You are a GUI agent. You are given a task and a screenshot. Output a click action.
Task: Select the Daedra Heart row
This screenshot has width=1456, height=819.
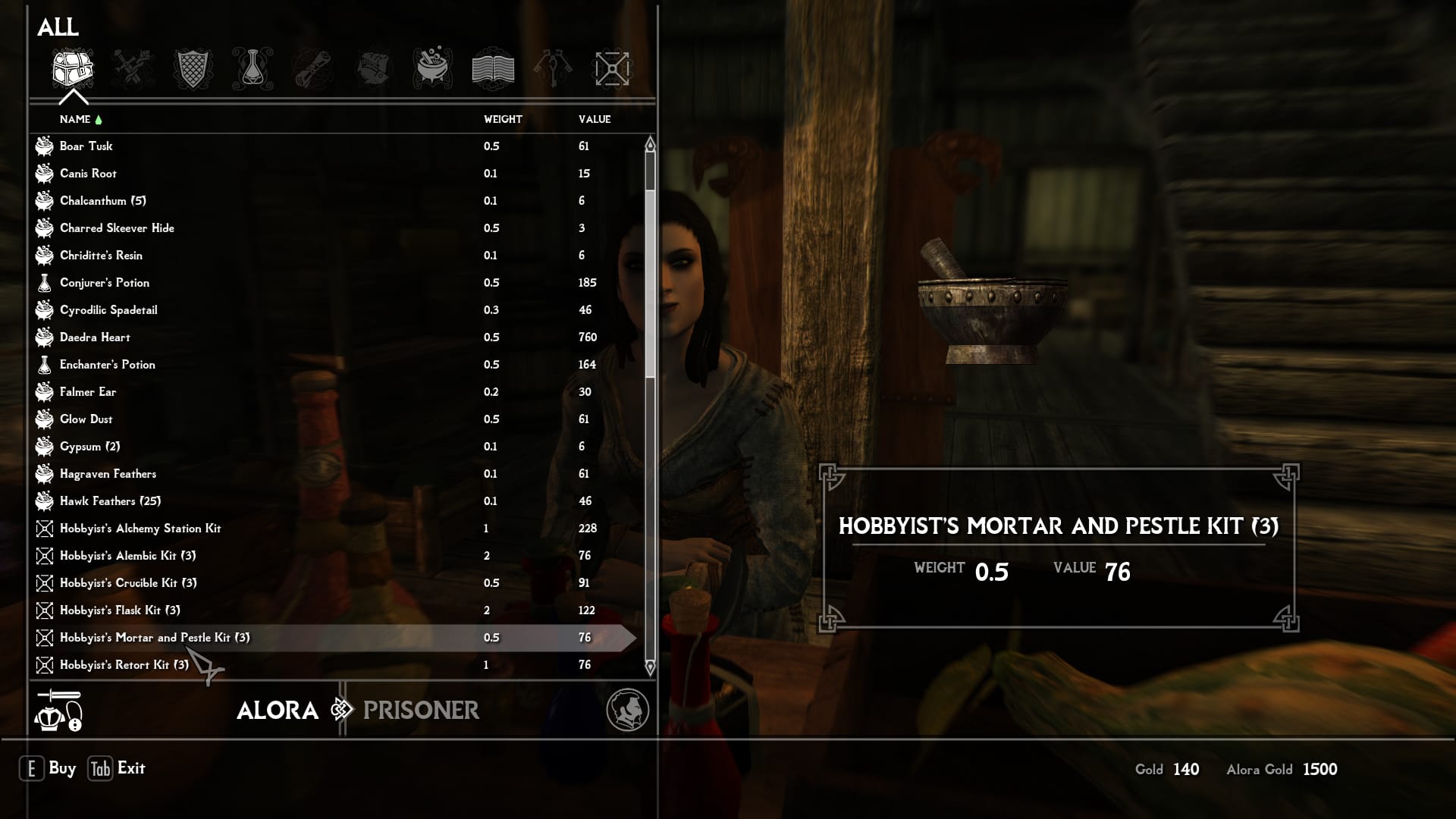pos(95,337)
